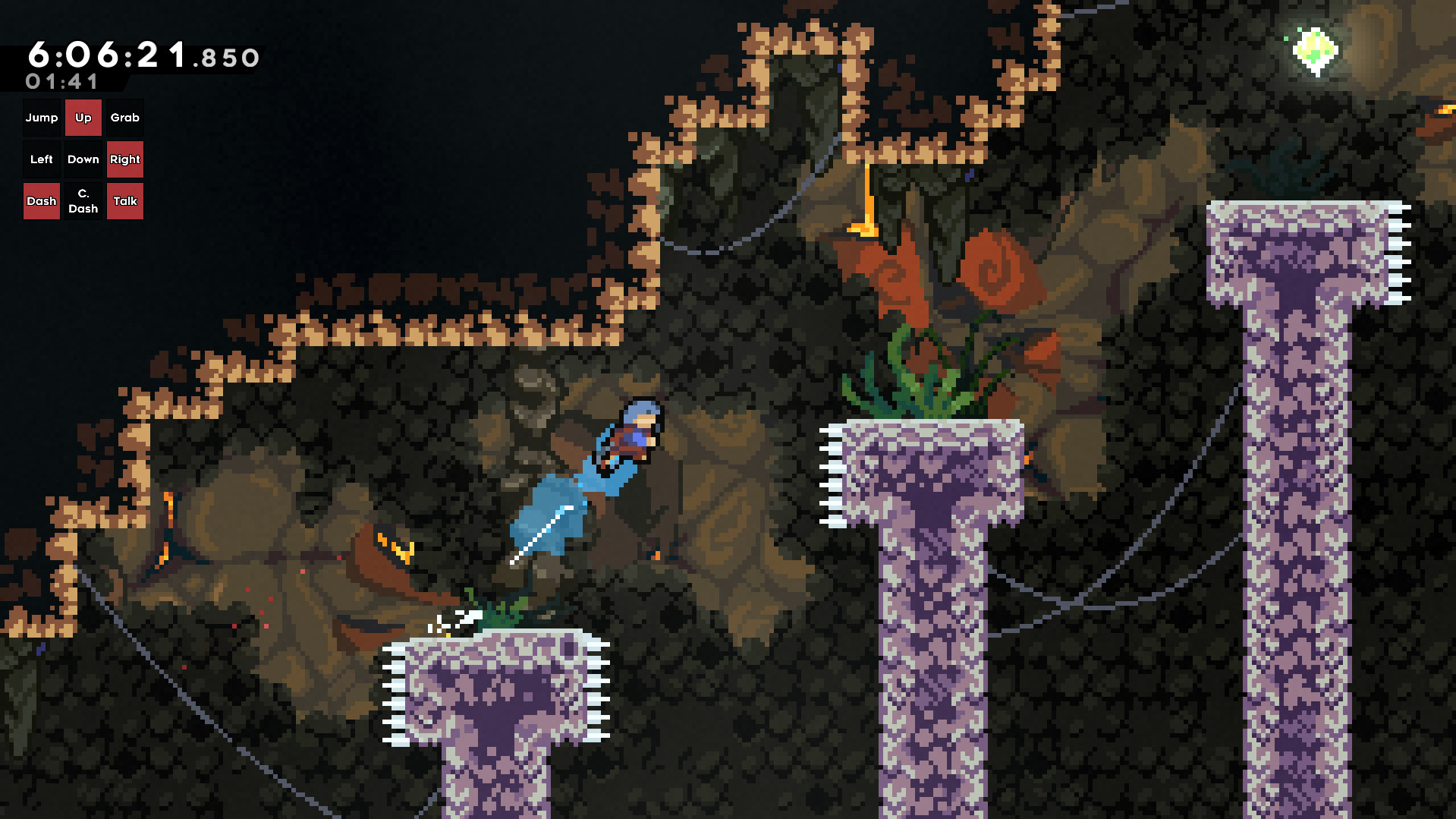The image size is (1456, 819).
Task: Click the Left key in the input display
Action: pyautogui.click(x=42, y=159)
